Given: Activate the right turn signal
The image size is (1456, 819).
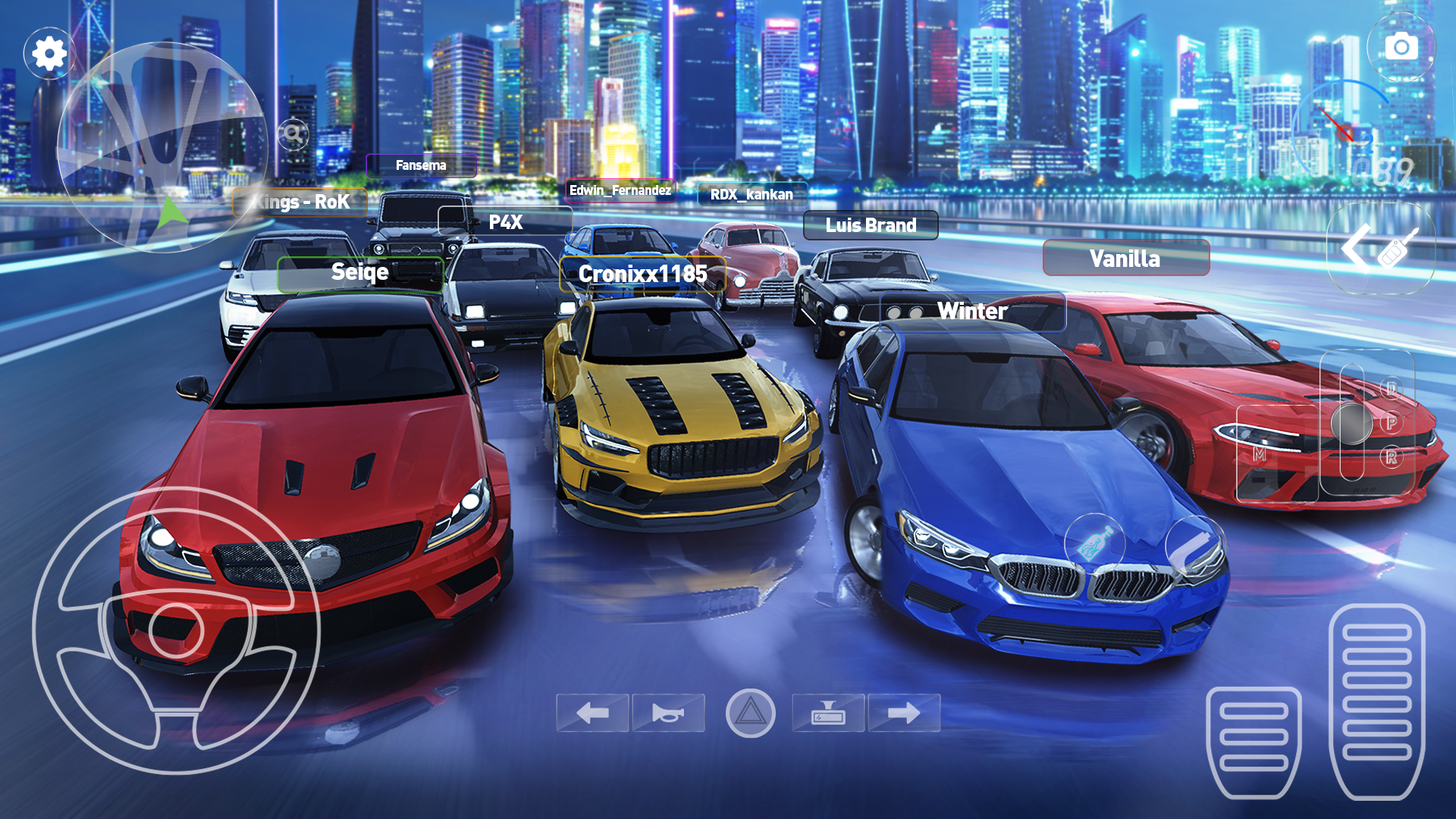Looking at the screenshot, I should pyautogui.click(x=903, y=712).
